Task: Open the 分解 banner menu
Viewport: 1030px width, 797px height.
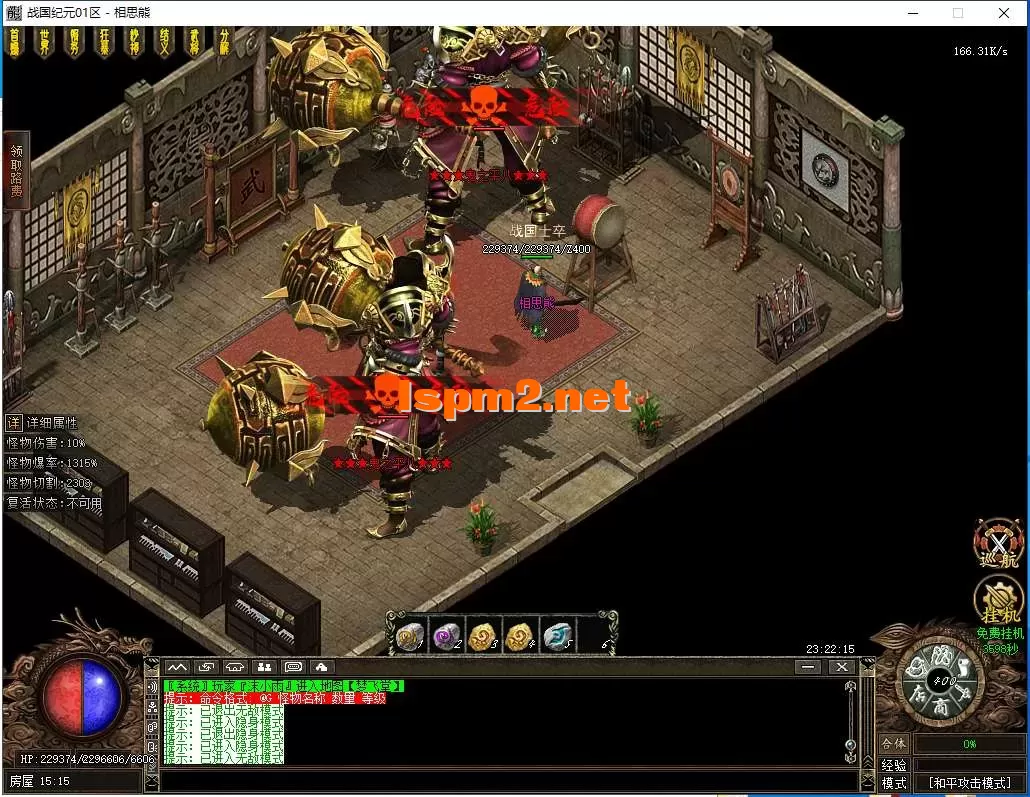Action: pyautogui.click(x=224, y=43)
